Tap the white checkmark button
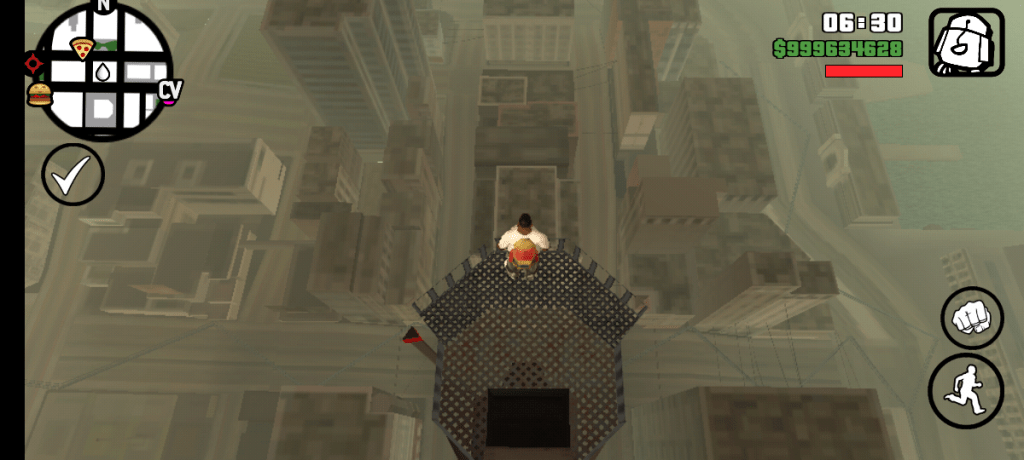The width and height of the screenshot is (1024, 460). (72, 175)
